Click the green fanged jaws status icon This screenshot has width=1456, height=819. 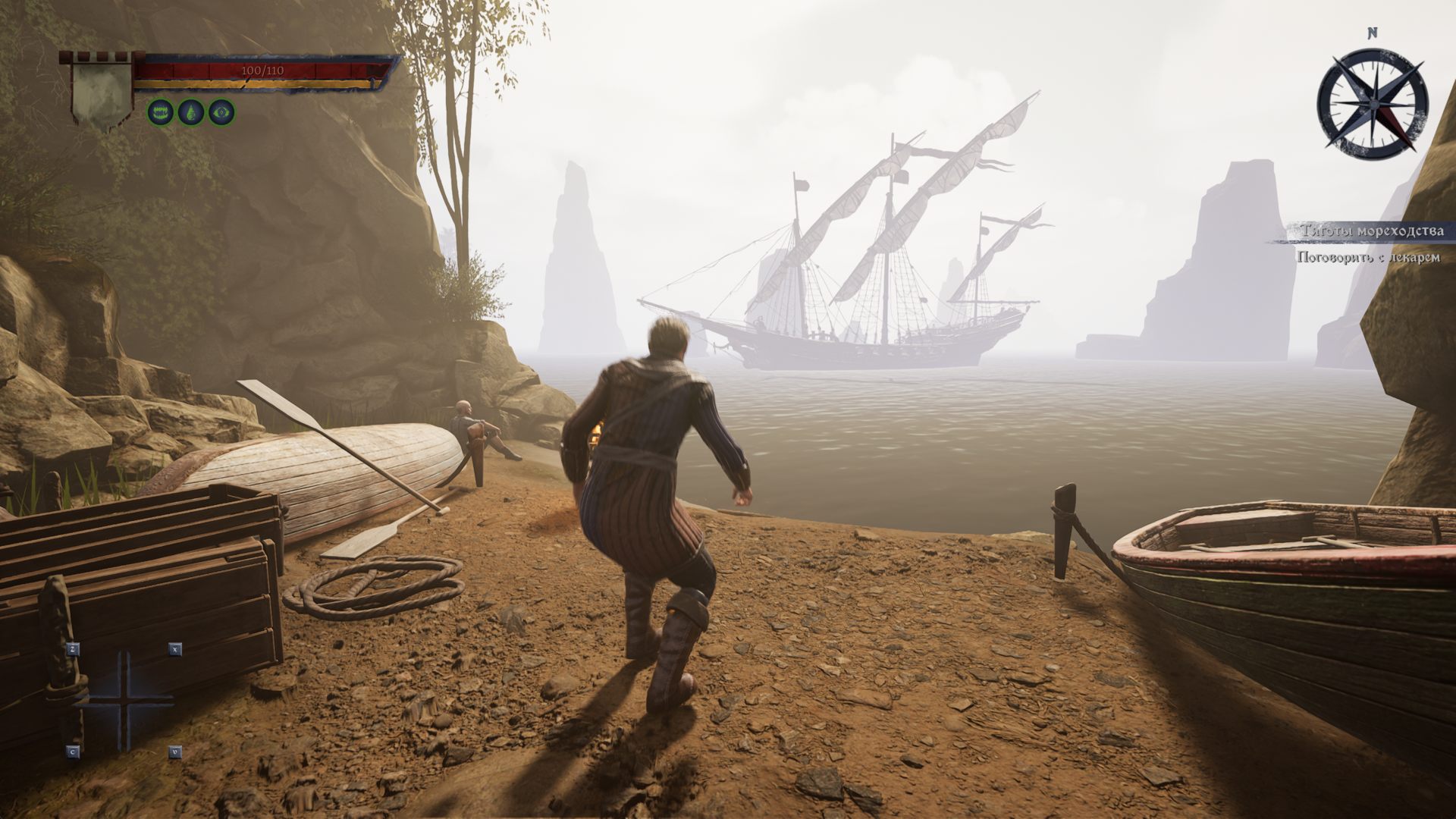pyautogui.click(x=160, y=112)
